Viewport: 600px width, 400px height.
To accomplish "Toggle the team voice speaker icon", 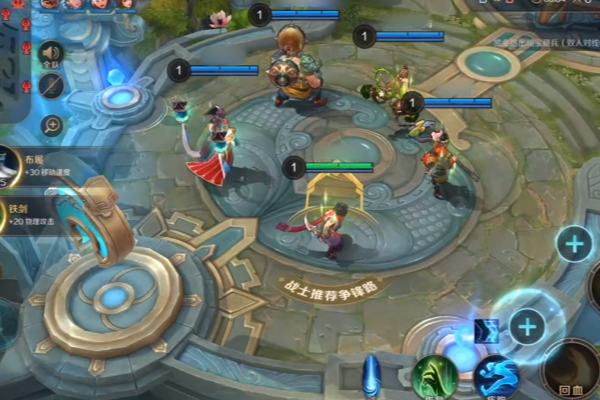I will point(51,54).
